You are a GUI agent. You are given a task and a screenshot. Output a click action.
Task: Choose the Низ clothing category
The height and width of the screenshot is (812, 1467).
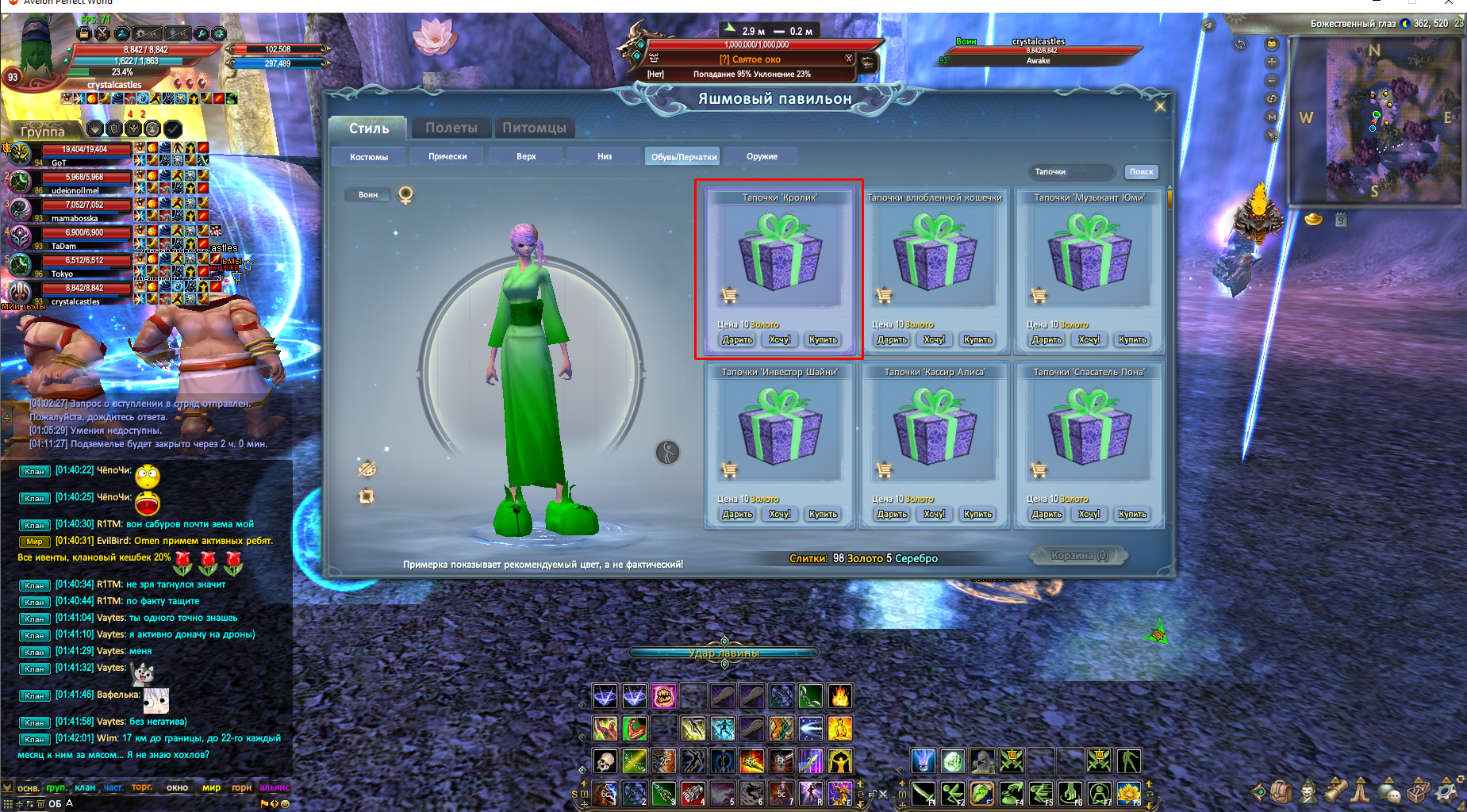[605, 157]
